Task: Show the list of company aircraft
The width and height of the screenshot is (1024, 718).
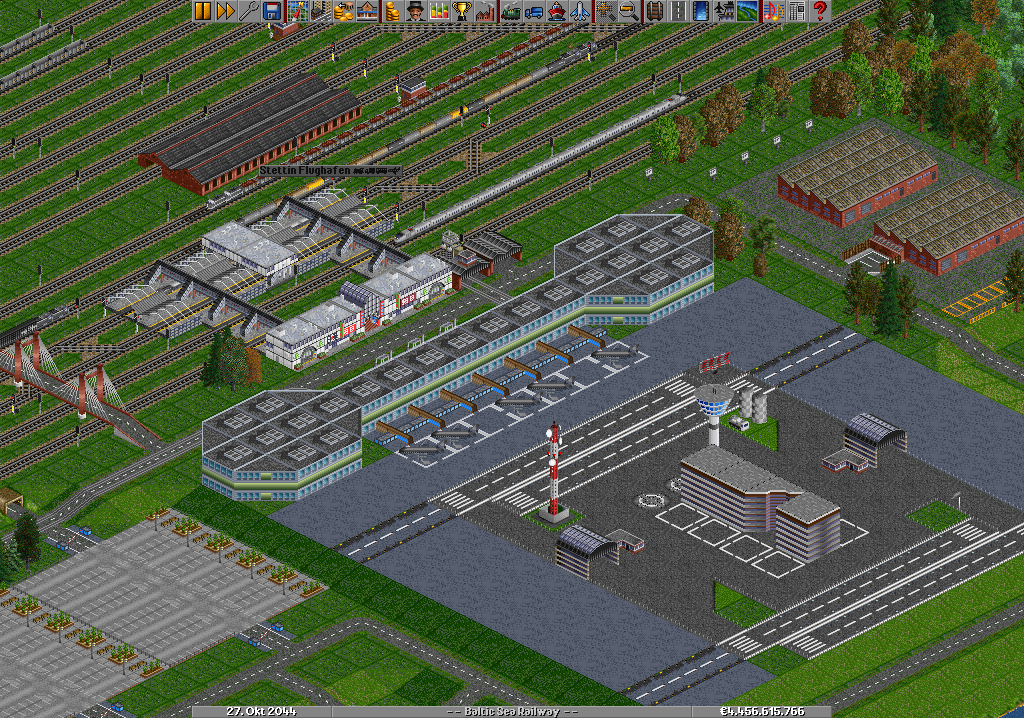Action: (579, 11)
